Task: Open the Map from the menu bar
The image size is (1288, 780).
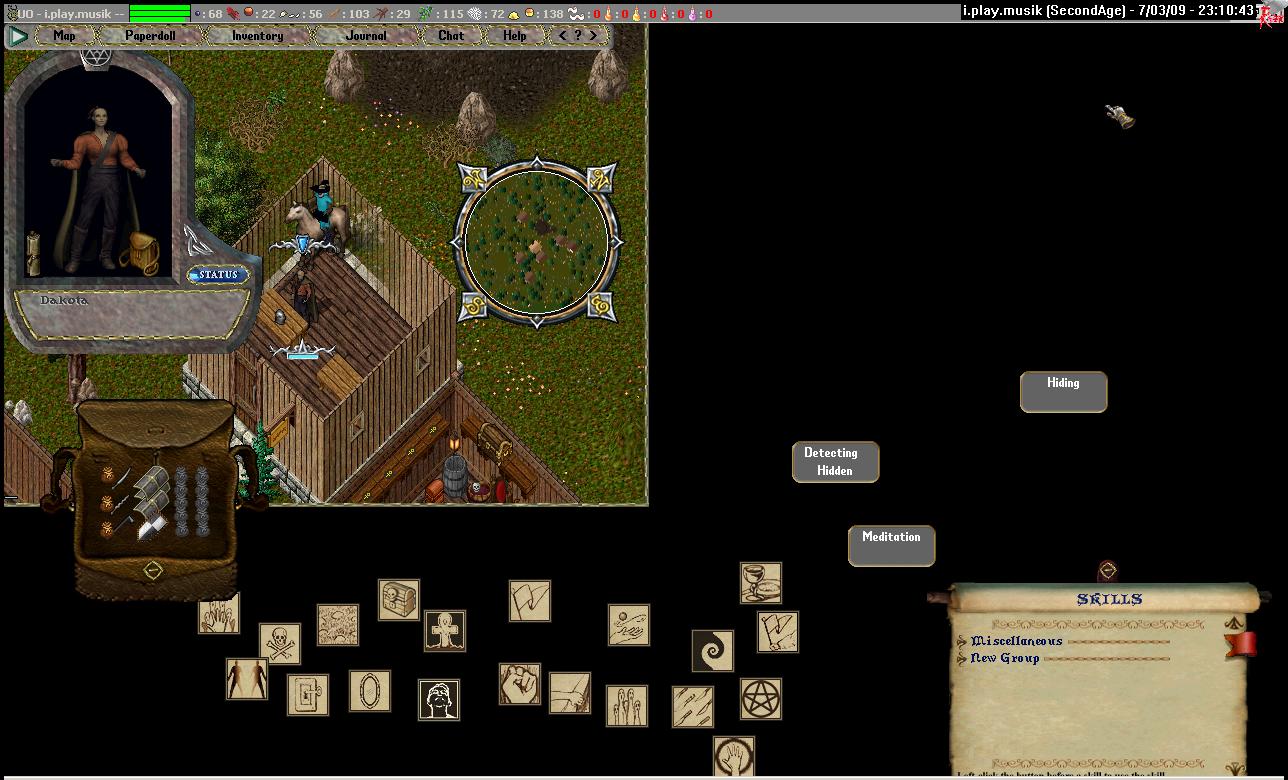Action: tap(64, 36)
